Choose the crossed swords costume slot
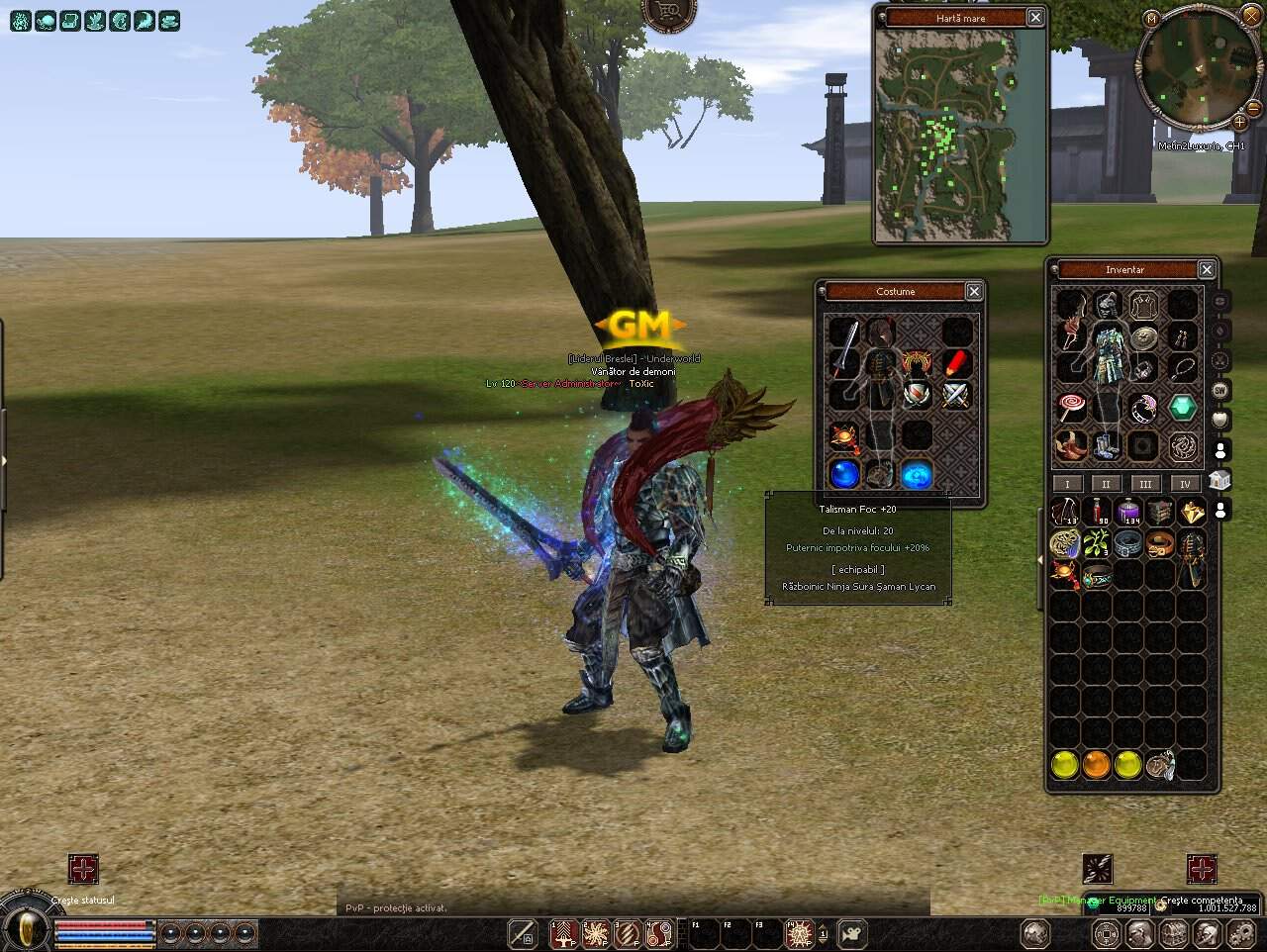 point(954,396)
